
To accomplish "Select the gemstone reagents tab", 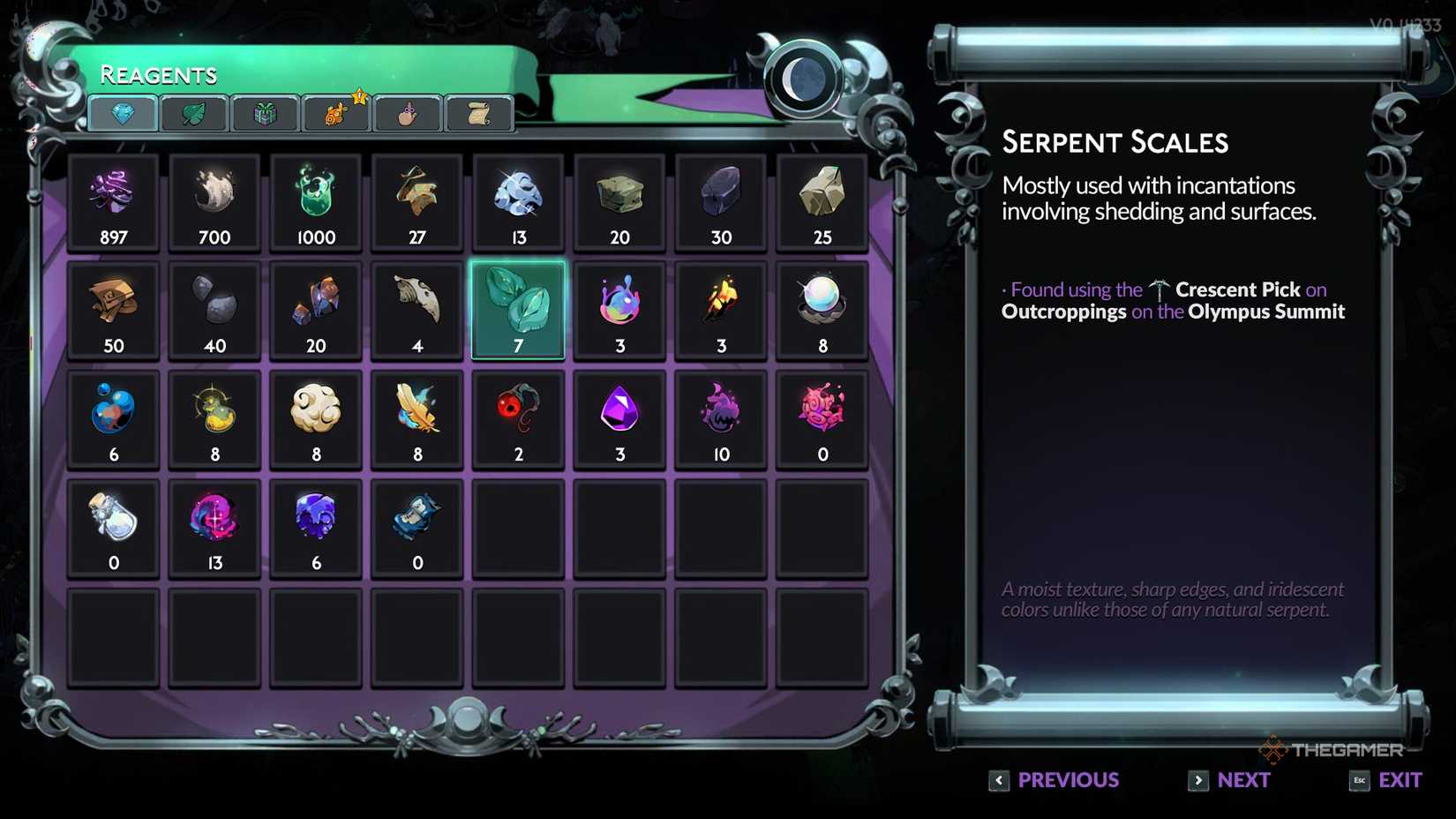I will tap(124, 113).
